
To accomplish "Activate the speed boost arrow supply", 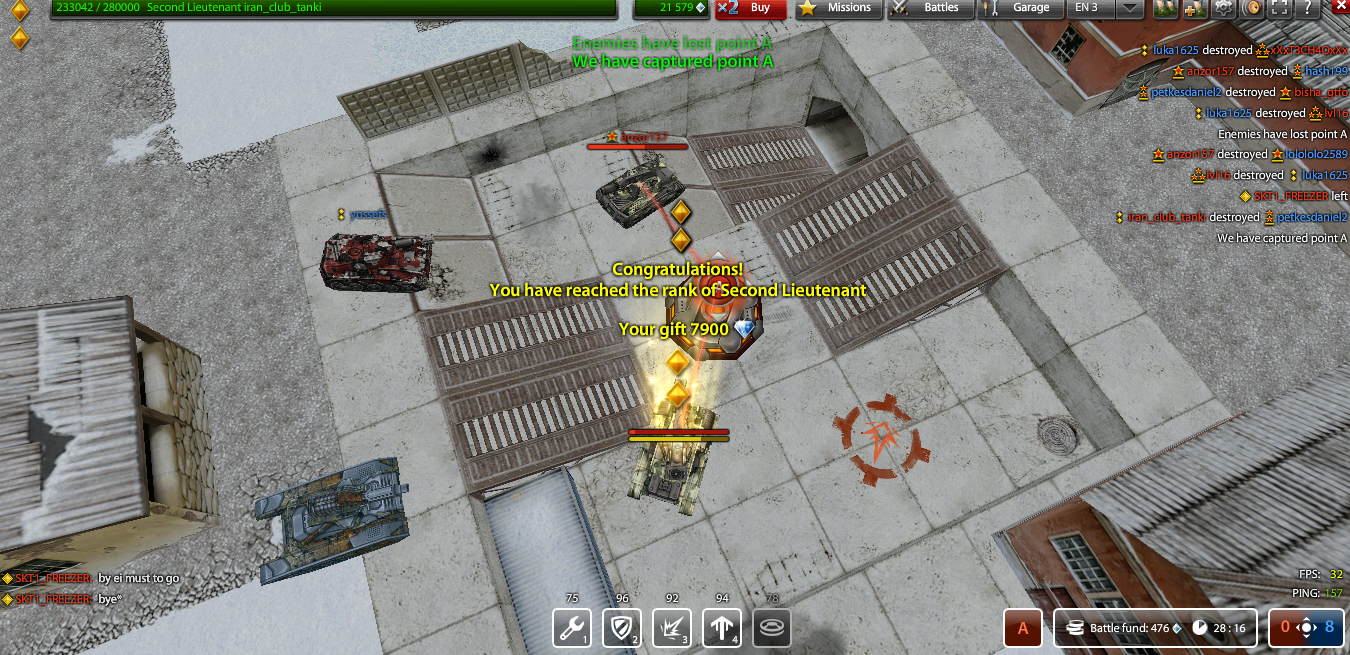I will coord(722,628).
